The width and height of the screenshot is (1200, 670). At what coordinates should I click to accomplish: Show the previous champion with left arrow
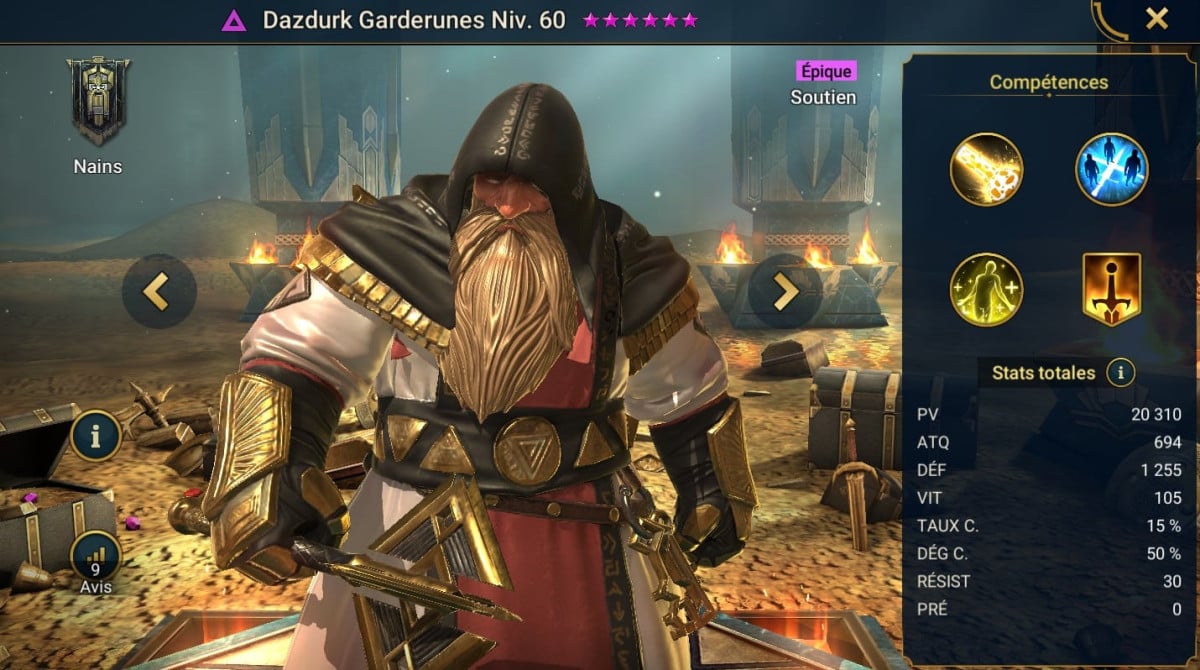coord(156,291)
